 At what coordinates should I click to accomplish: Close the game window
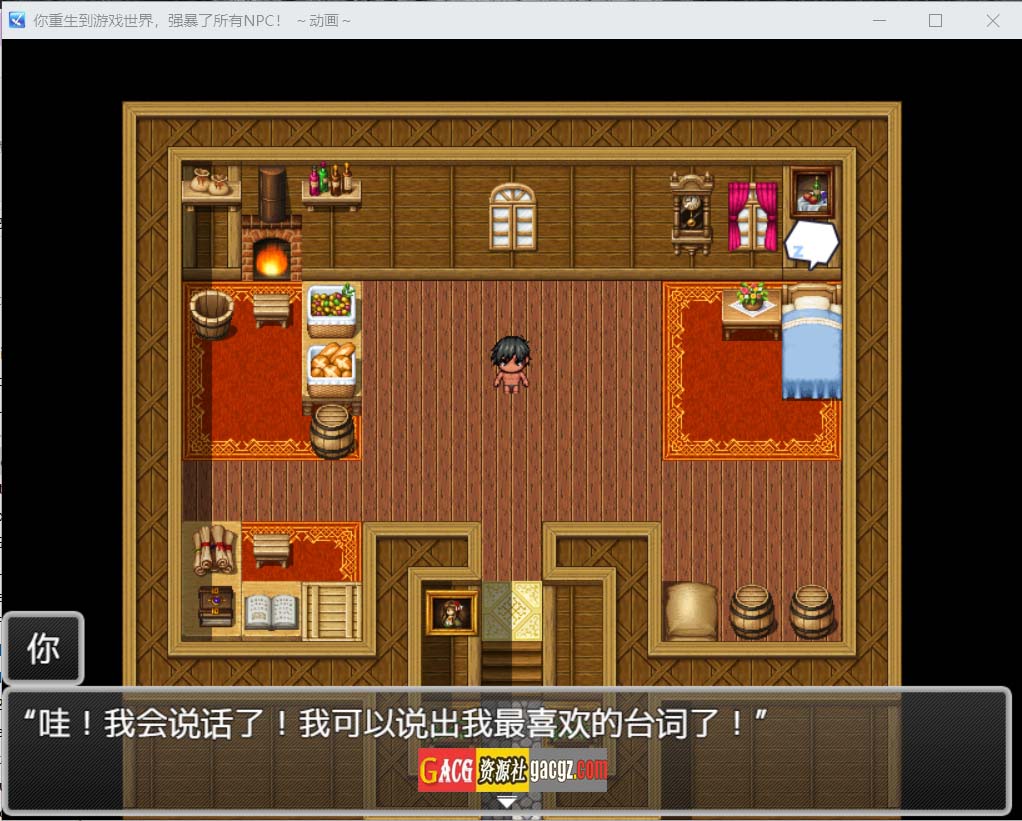992,20
